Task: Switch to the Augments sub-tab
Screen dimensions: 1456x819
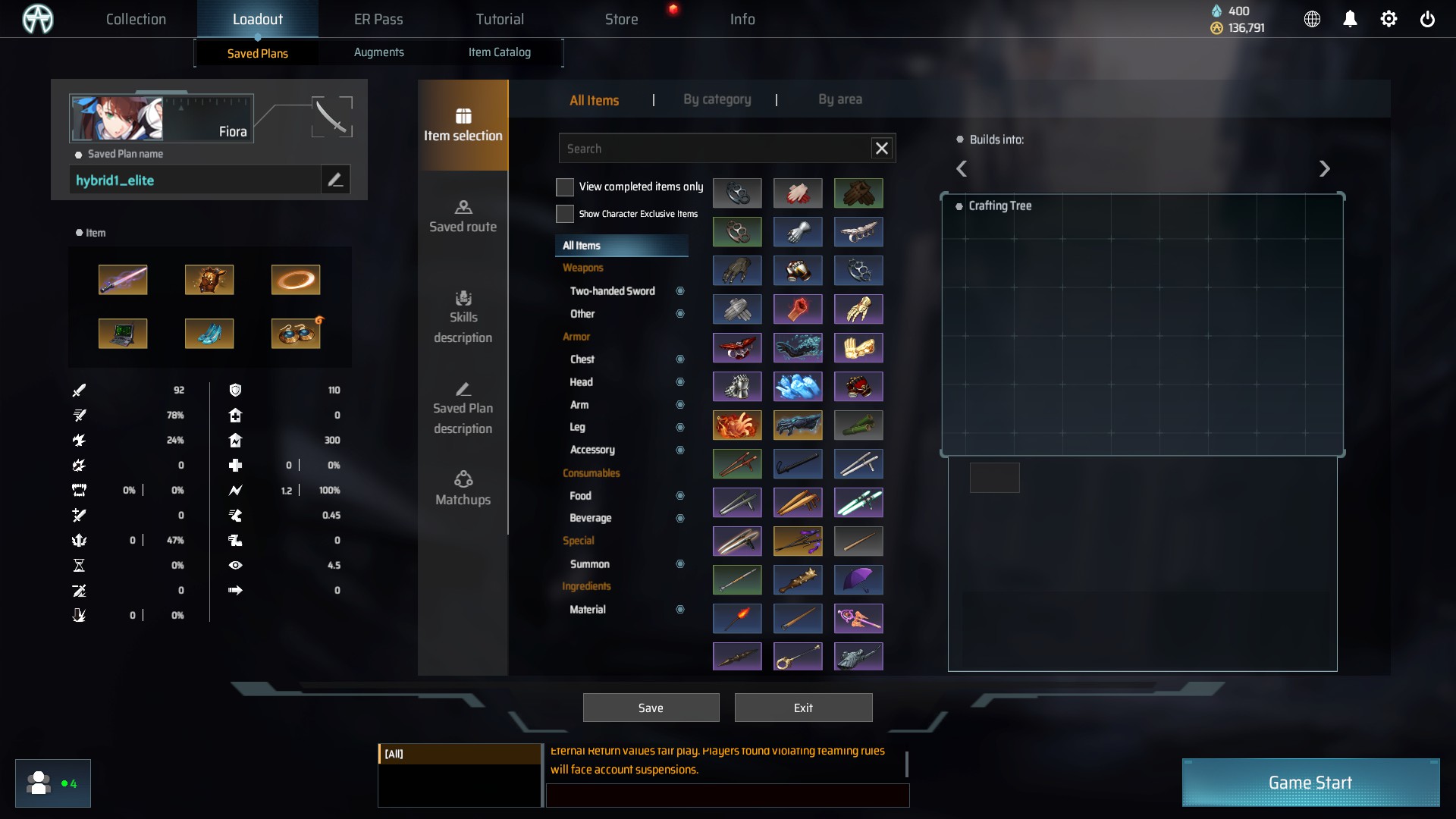Action: 378,52
